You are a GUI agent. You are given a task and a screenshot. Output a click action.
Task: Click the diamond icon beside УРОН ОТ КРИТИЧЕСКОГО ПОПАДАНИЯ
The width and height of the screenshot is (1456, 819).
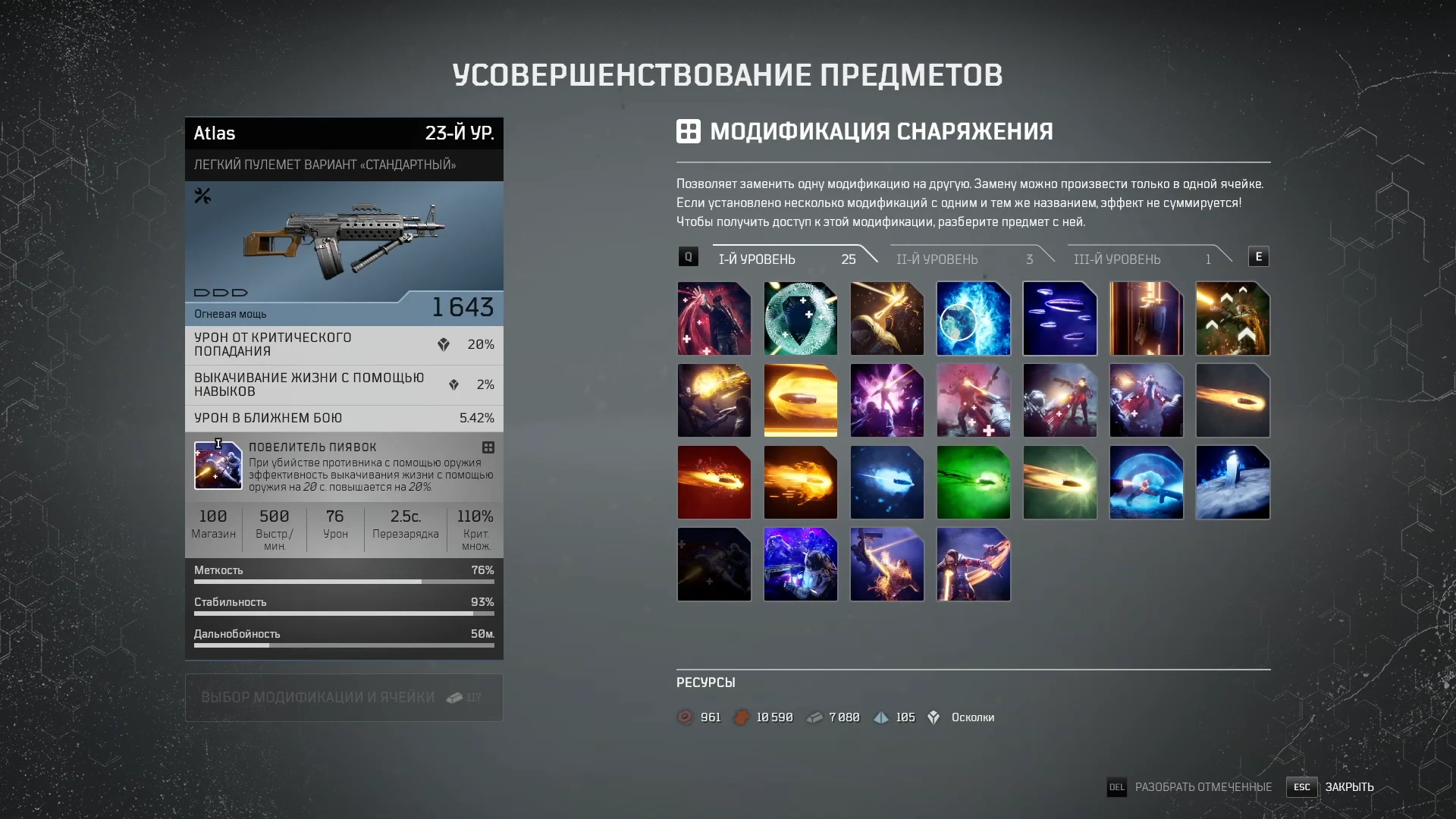443,344
